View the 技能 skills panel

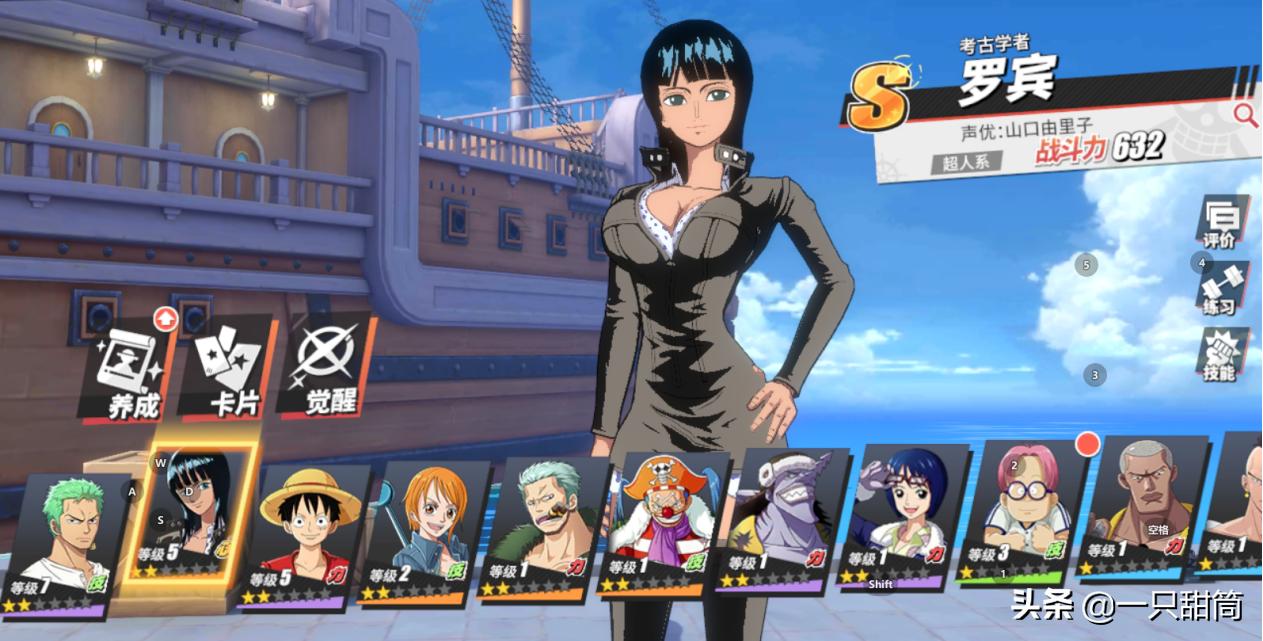click(1221, 355)
